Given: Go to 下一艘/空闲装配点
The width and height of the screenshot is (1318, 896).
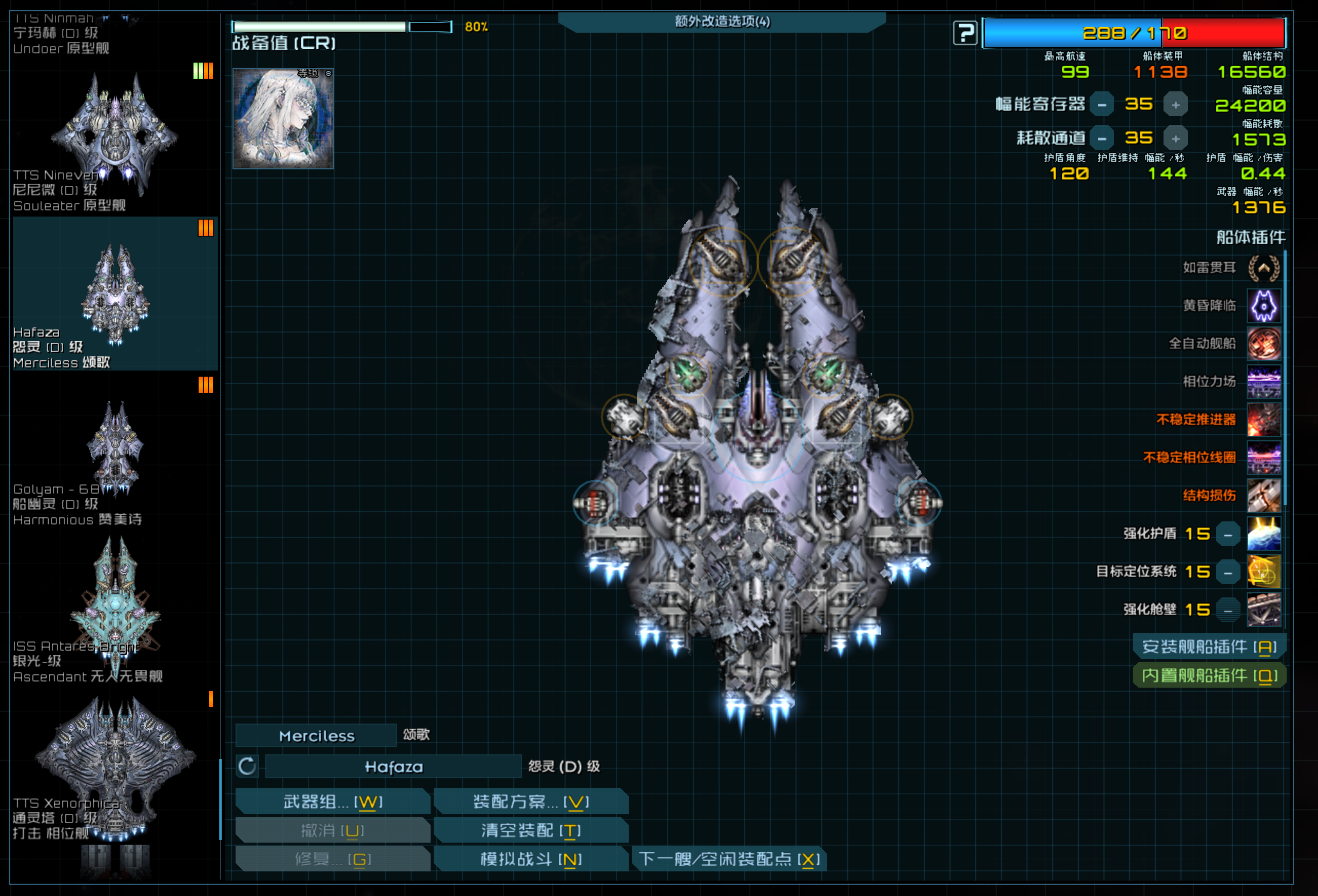Looking at the screenshot, I should tap(729, 859).
